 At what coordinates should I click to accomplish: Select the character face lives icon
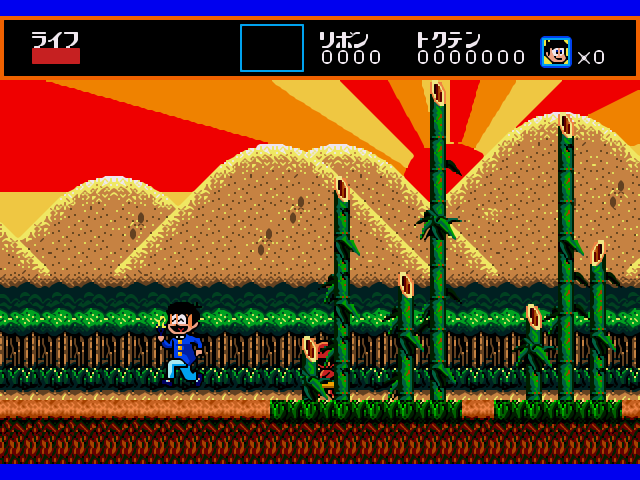pos(555,52)
